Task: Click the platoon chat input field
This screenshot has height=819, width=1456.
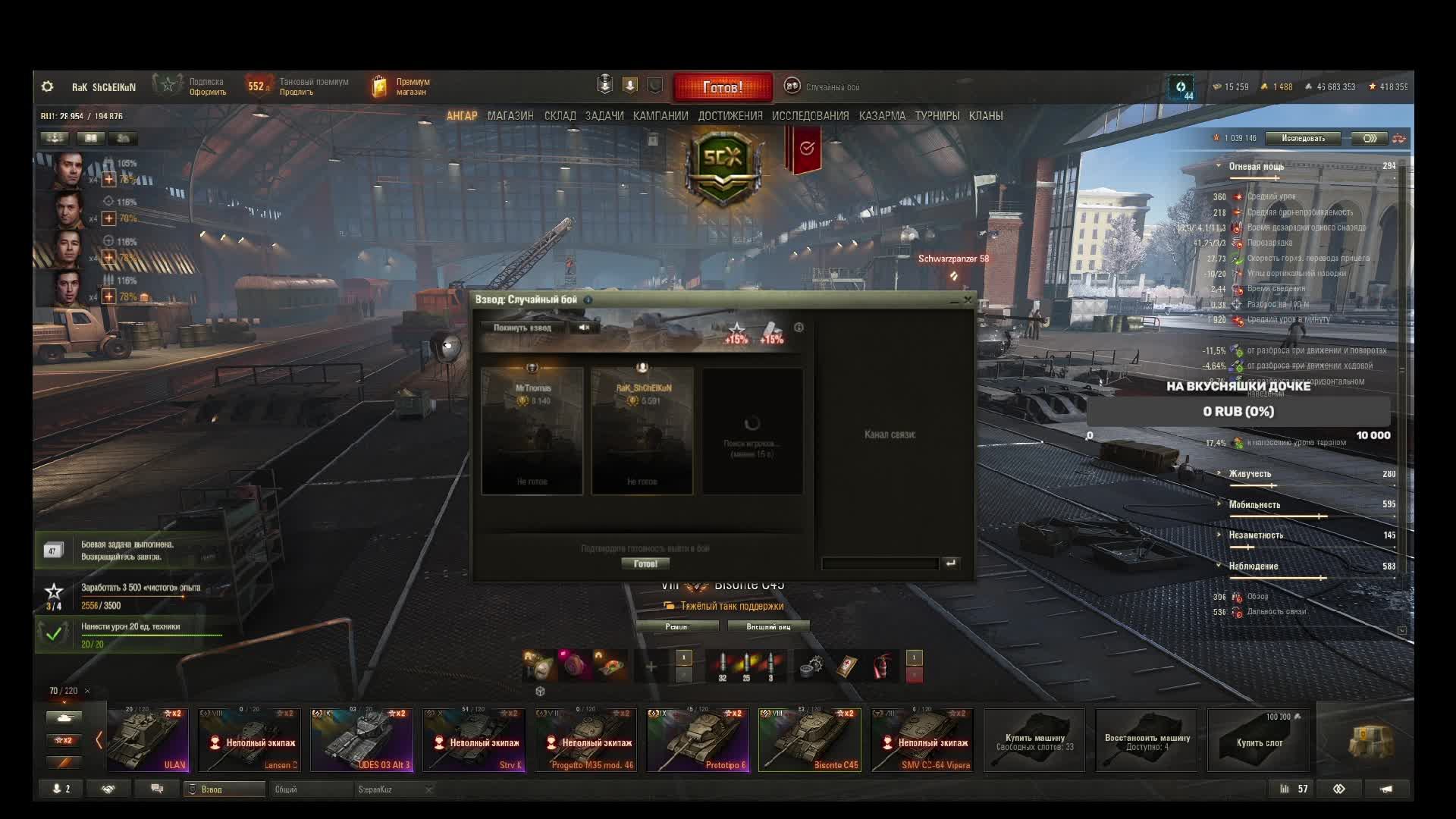Action: click(880, 563)
